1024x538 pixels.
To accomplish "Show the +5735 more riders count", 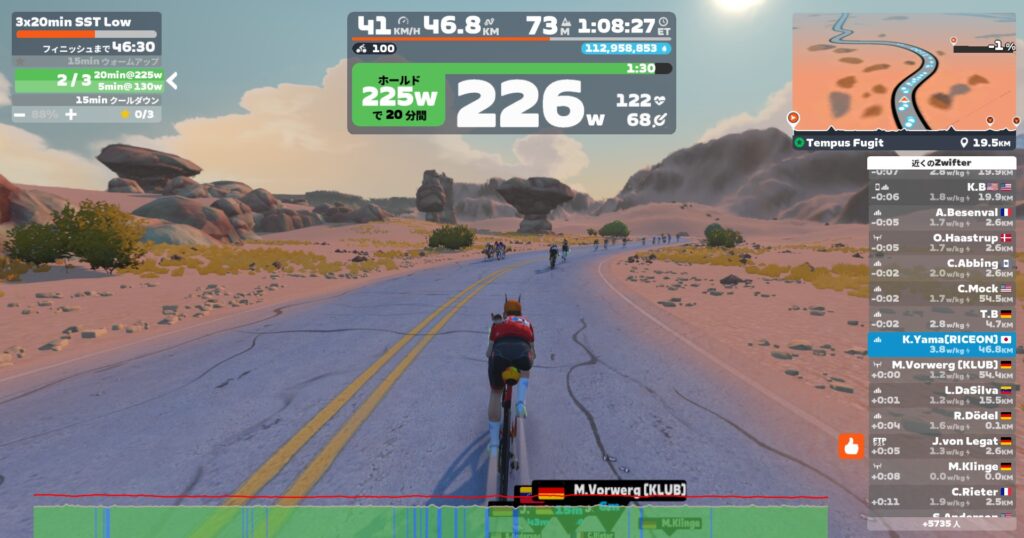I will click(x=941, y=523).
